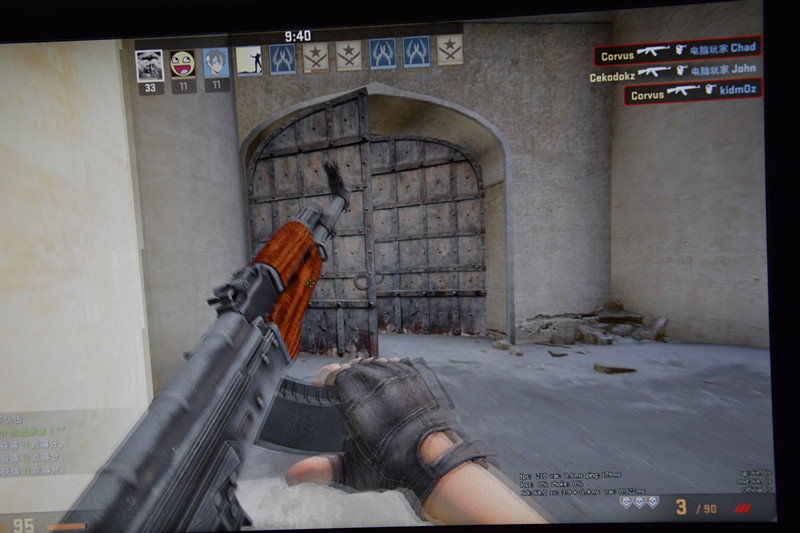Click the yellow smiley face player avatar
The height and width of the screenshot is (533, 800).
(183, 64)
